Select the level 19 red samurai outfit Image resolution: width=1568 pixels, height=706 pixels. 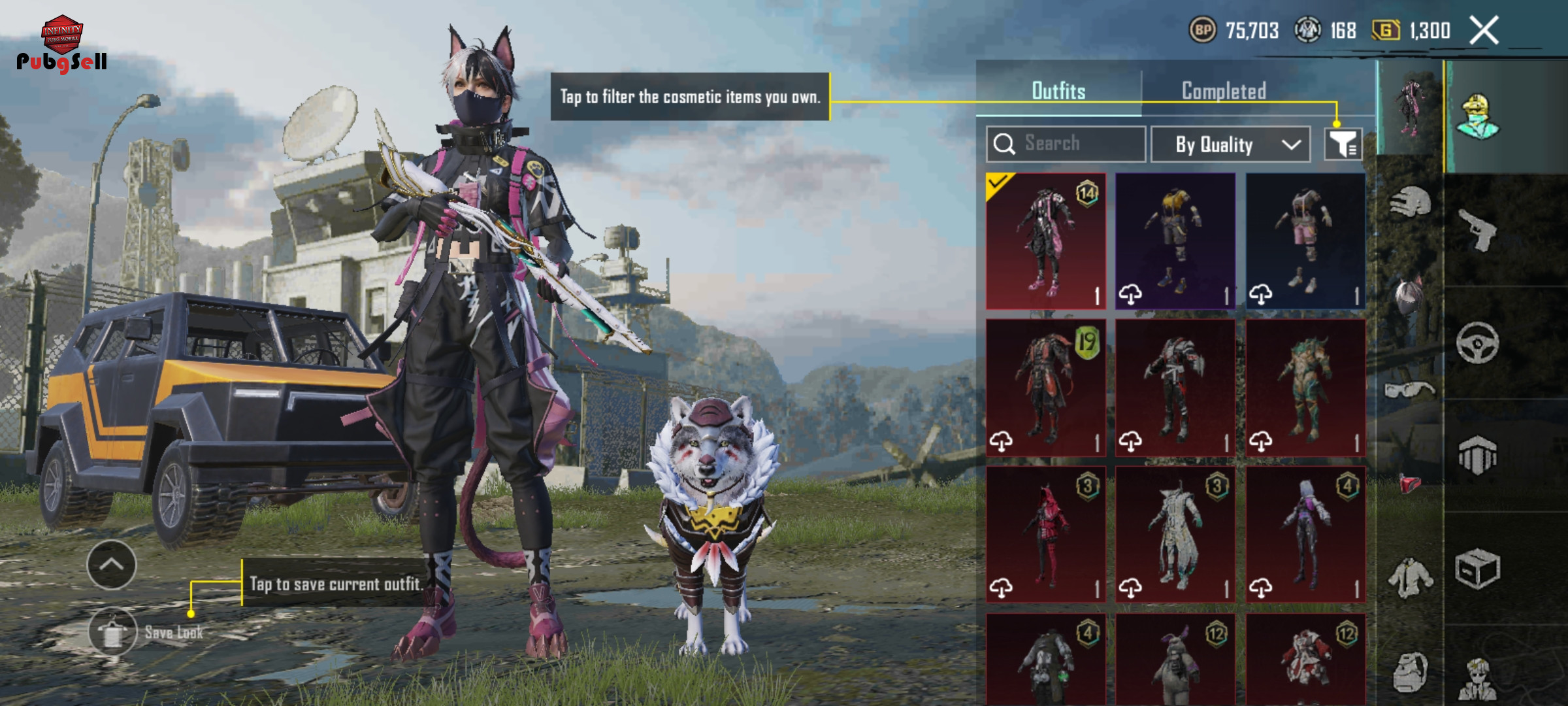click(1045, 388)
